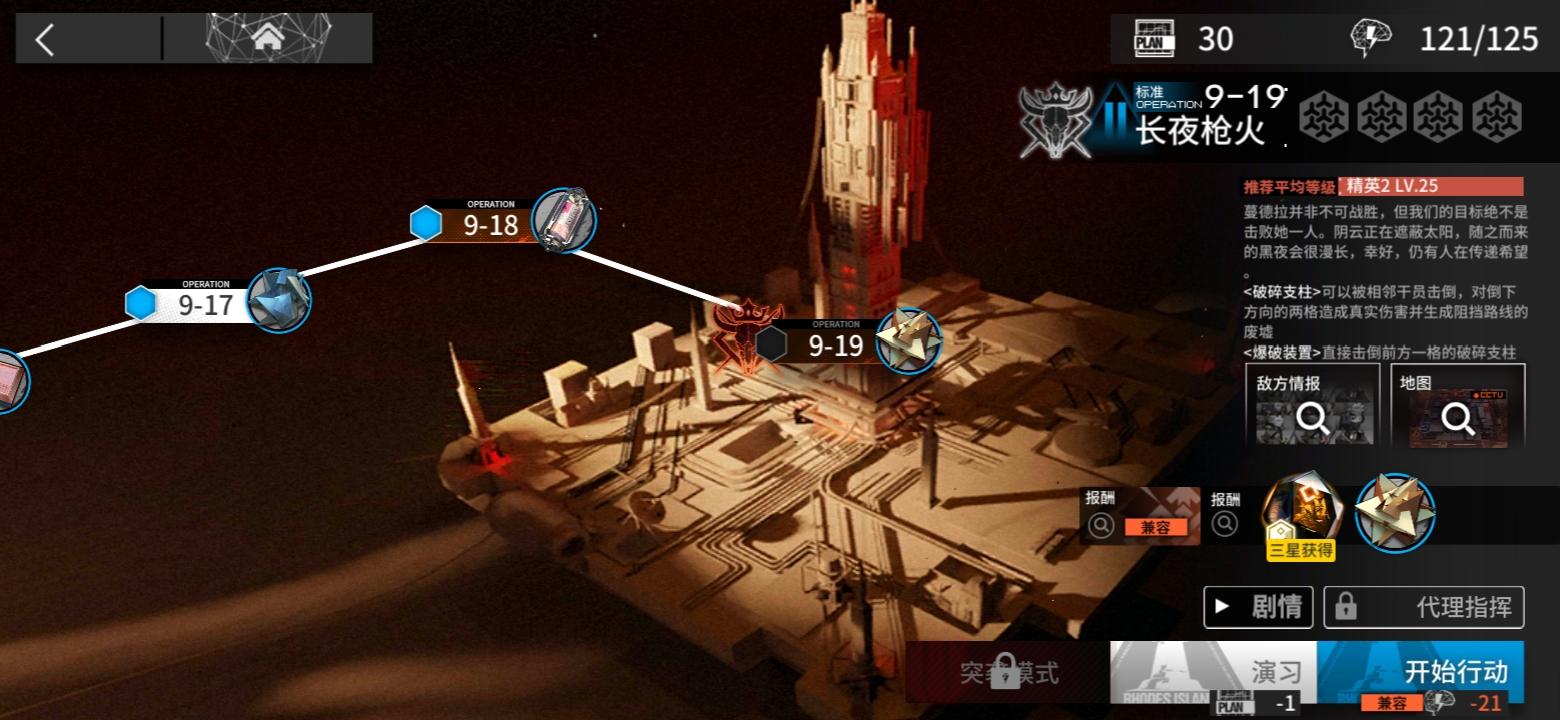Go back with the arrow button
Image resolution: width=1560 pixels, height=720 pixels.
[x=45, y=39]
